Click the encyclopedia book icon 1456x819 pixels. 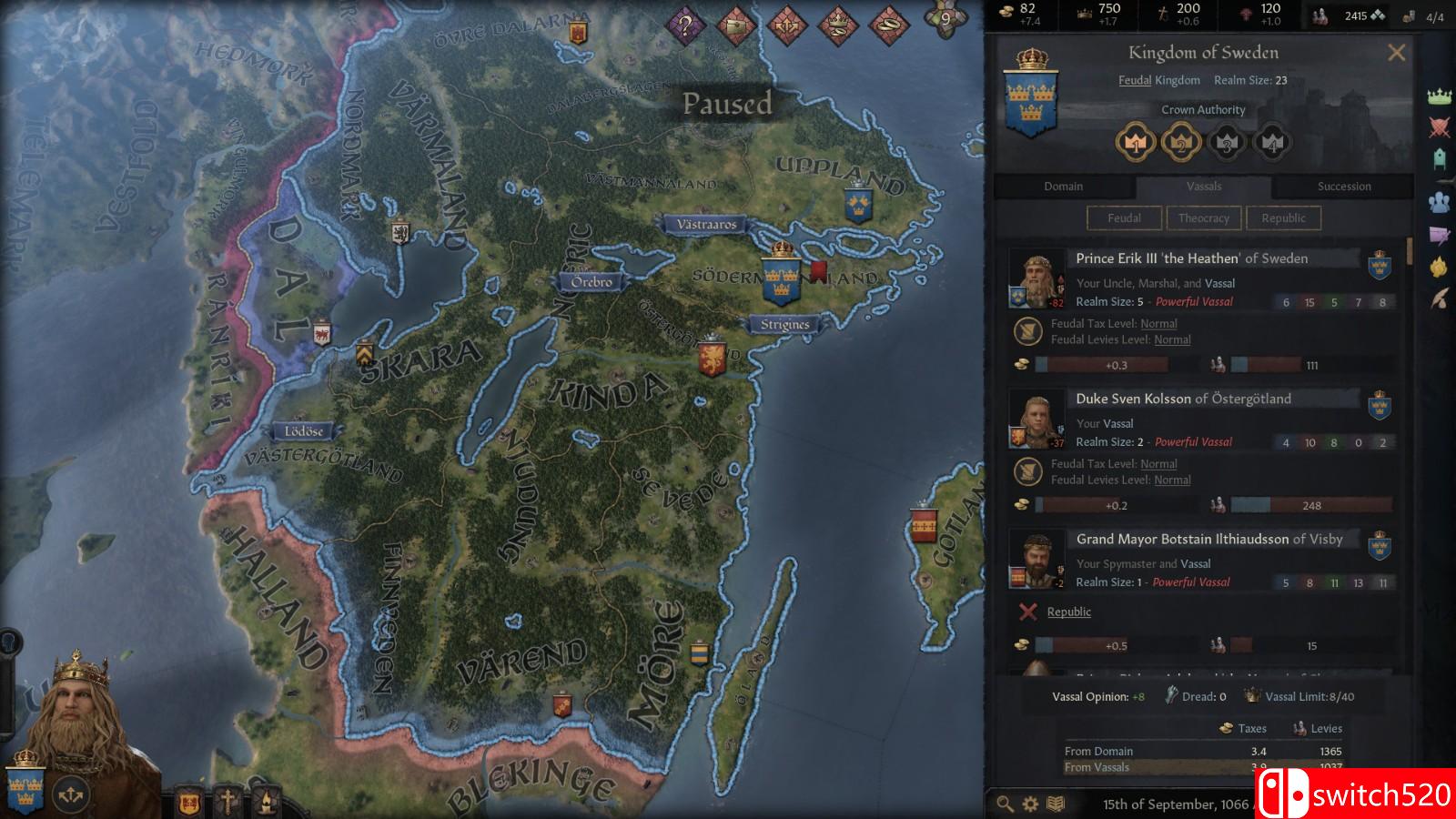click(1056, 804)
